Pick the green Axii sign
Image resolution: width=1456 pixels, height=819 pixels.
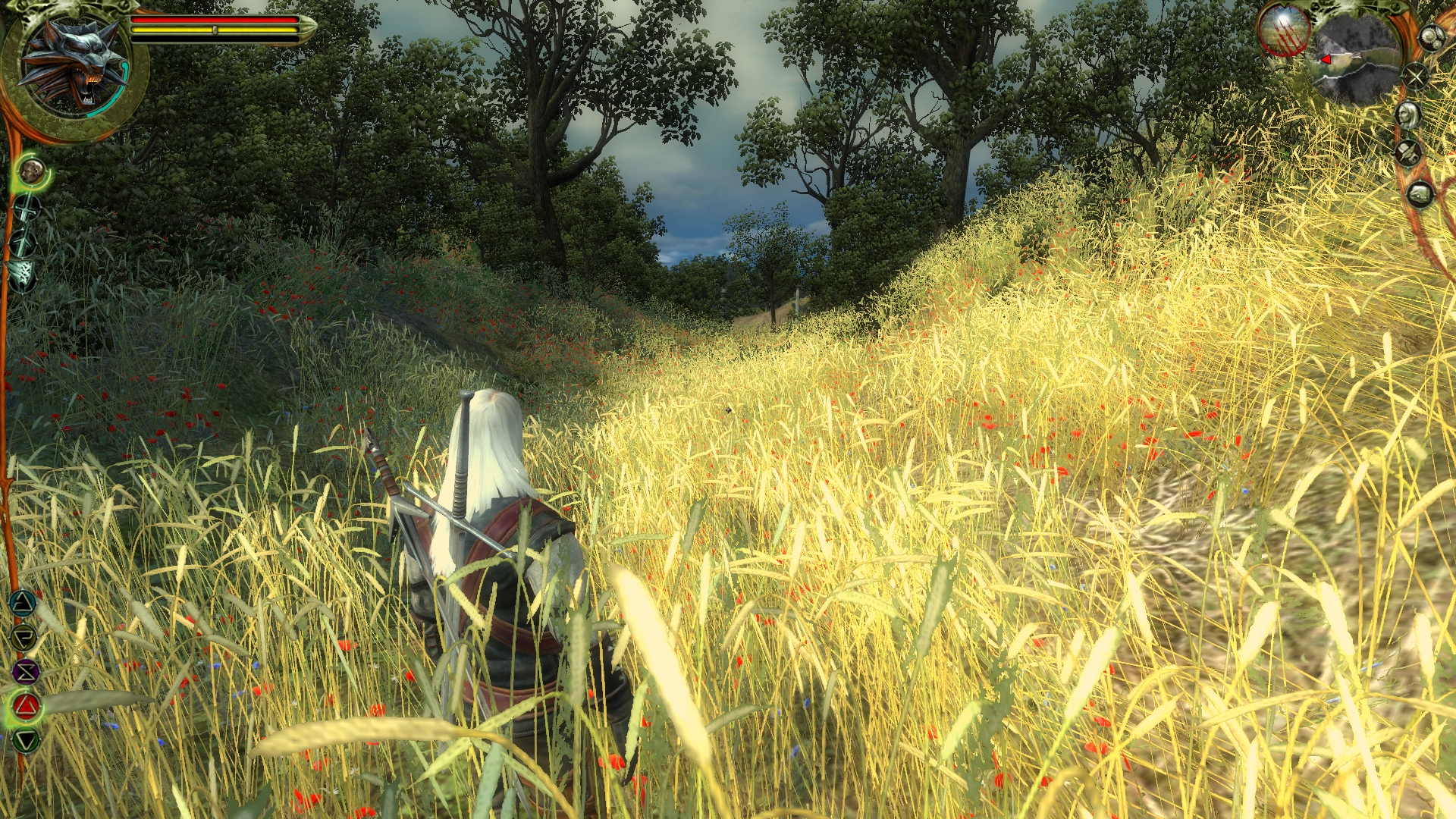[x=27, y=740]
